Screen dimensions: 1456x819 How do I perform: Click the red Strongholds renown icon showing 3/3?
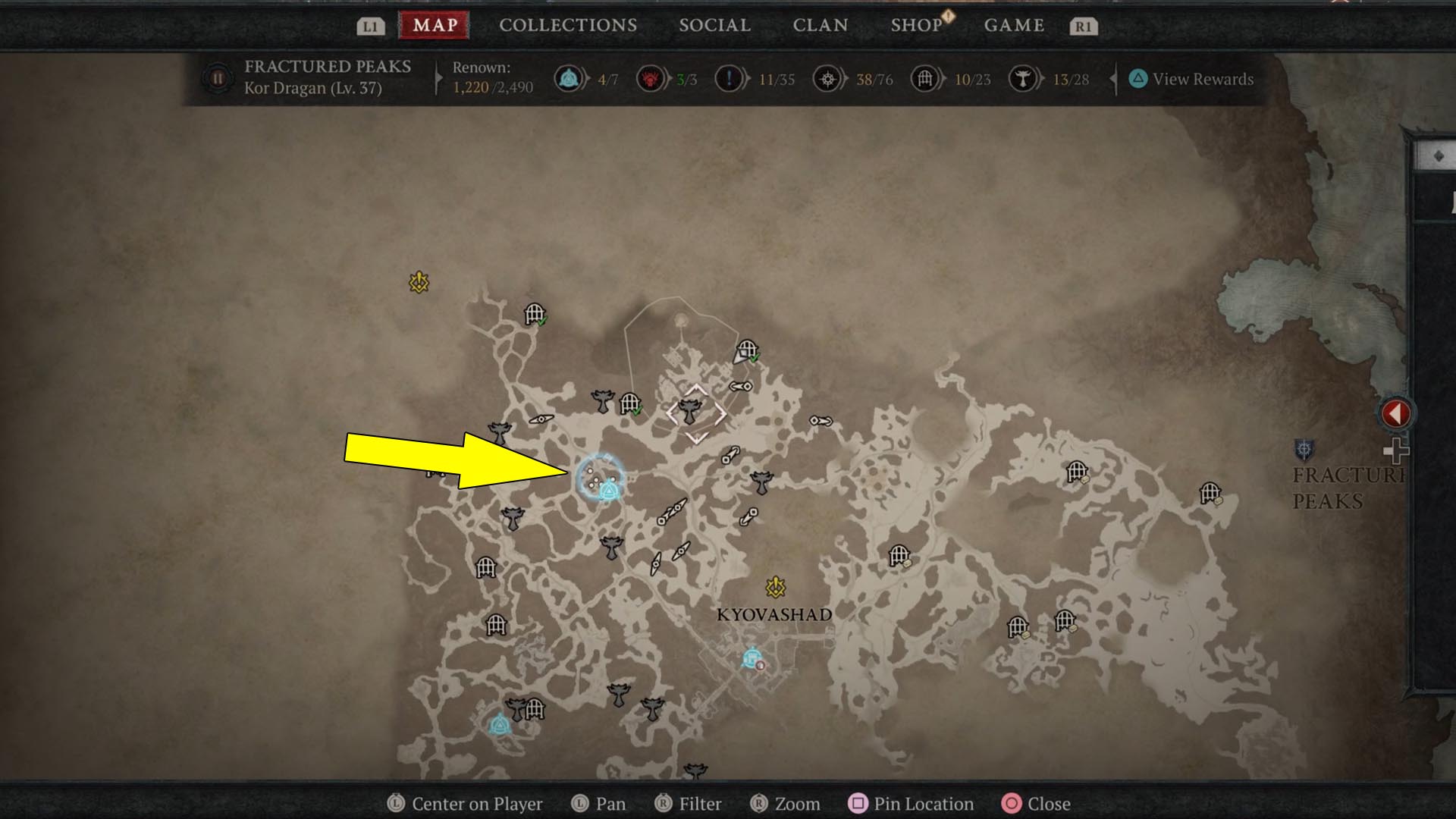click(652, 78)
